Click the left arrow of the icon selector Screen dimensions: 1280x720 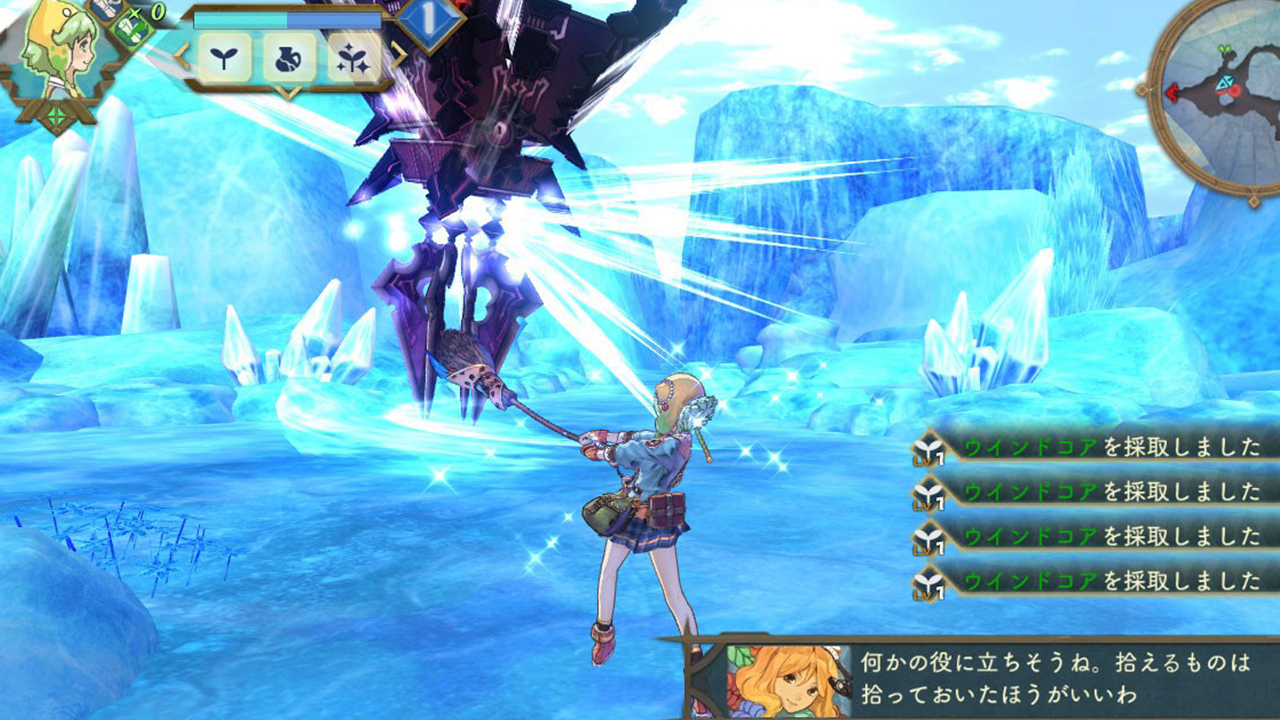181,57
